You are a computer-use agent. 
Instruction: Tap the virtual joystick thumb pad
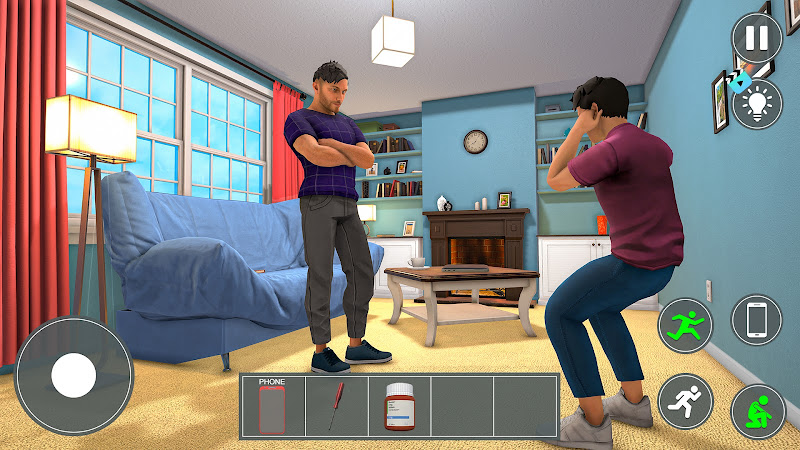pyautogui.click(x=73, y=376)
